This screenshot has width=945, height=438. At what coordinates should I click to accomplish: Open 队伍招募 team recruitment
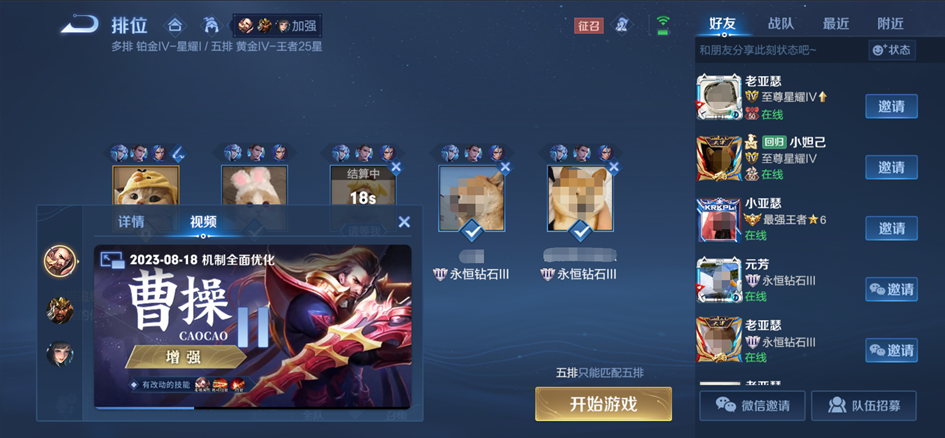863,405
